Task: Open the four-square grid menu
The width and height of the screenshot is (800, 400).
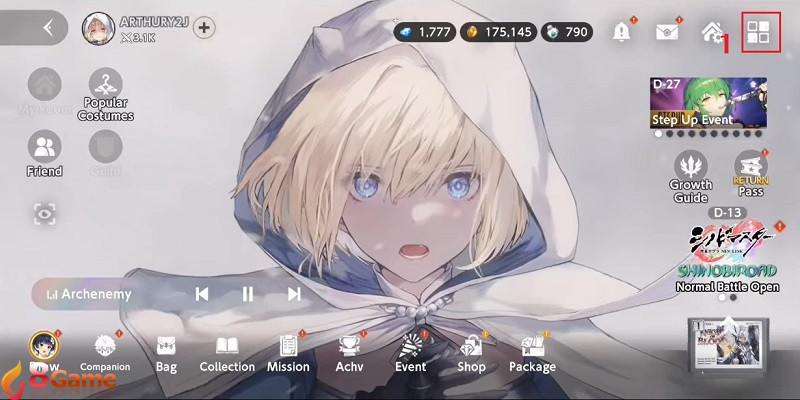Action: coord(760,31)
